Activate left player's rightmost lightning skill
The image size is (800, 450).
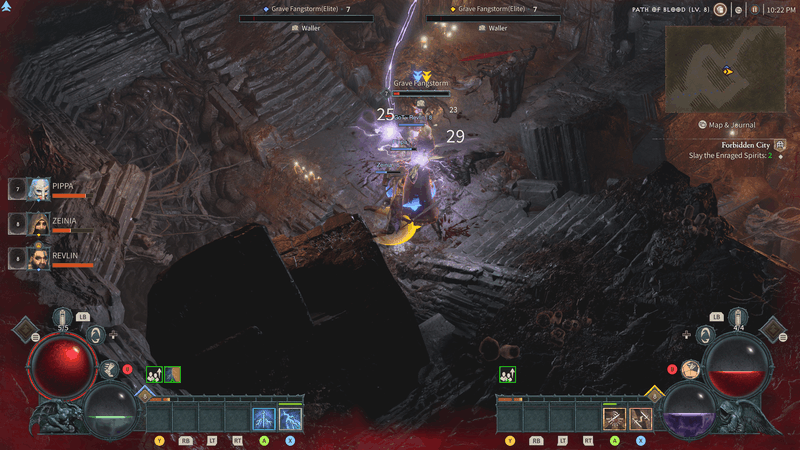pyautogui.click(x=290, y=419)
